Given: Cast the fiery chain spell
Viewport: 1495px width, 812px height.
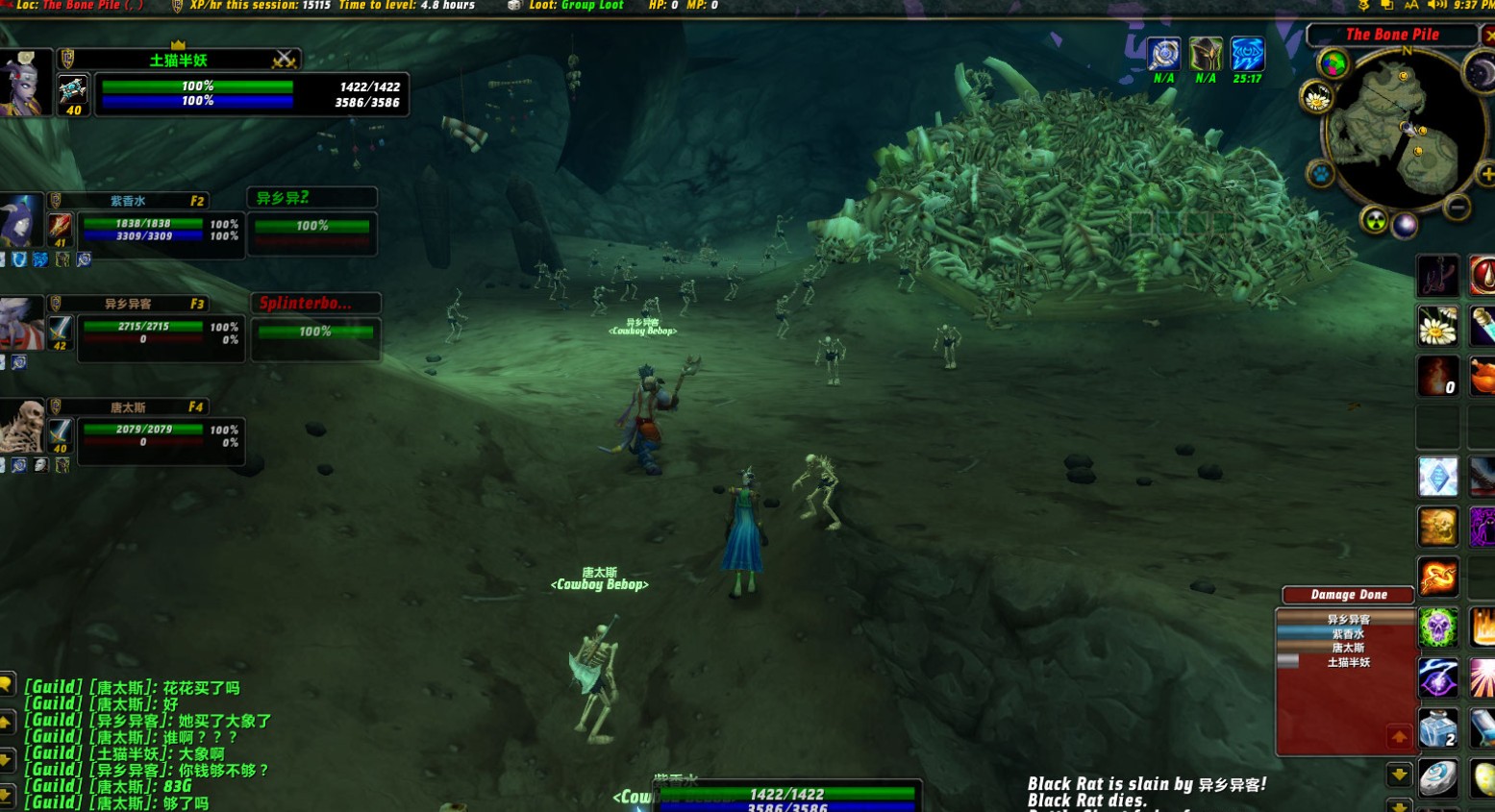Looking at the screenshot, I should pos(1437,578).
